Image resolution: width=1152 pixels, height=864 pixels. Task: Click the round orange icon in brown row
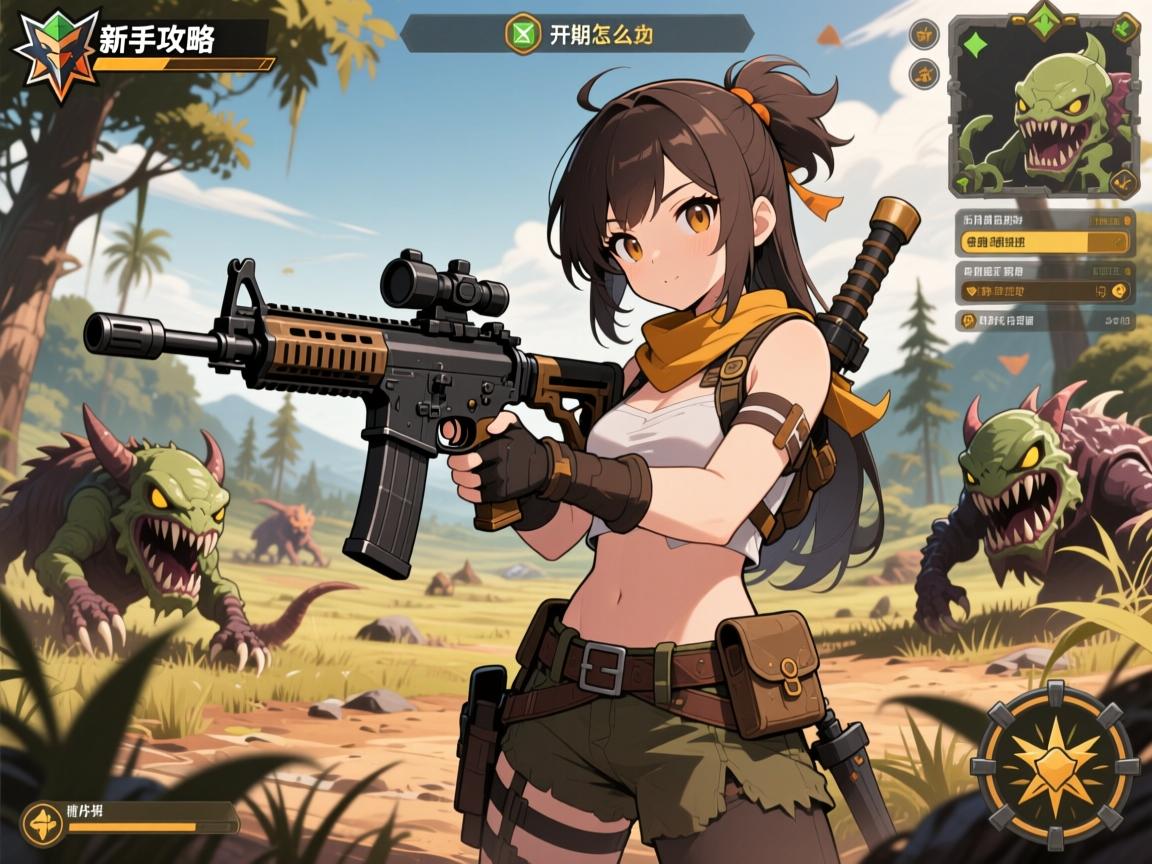[x=1119, y=291]
